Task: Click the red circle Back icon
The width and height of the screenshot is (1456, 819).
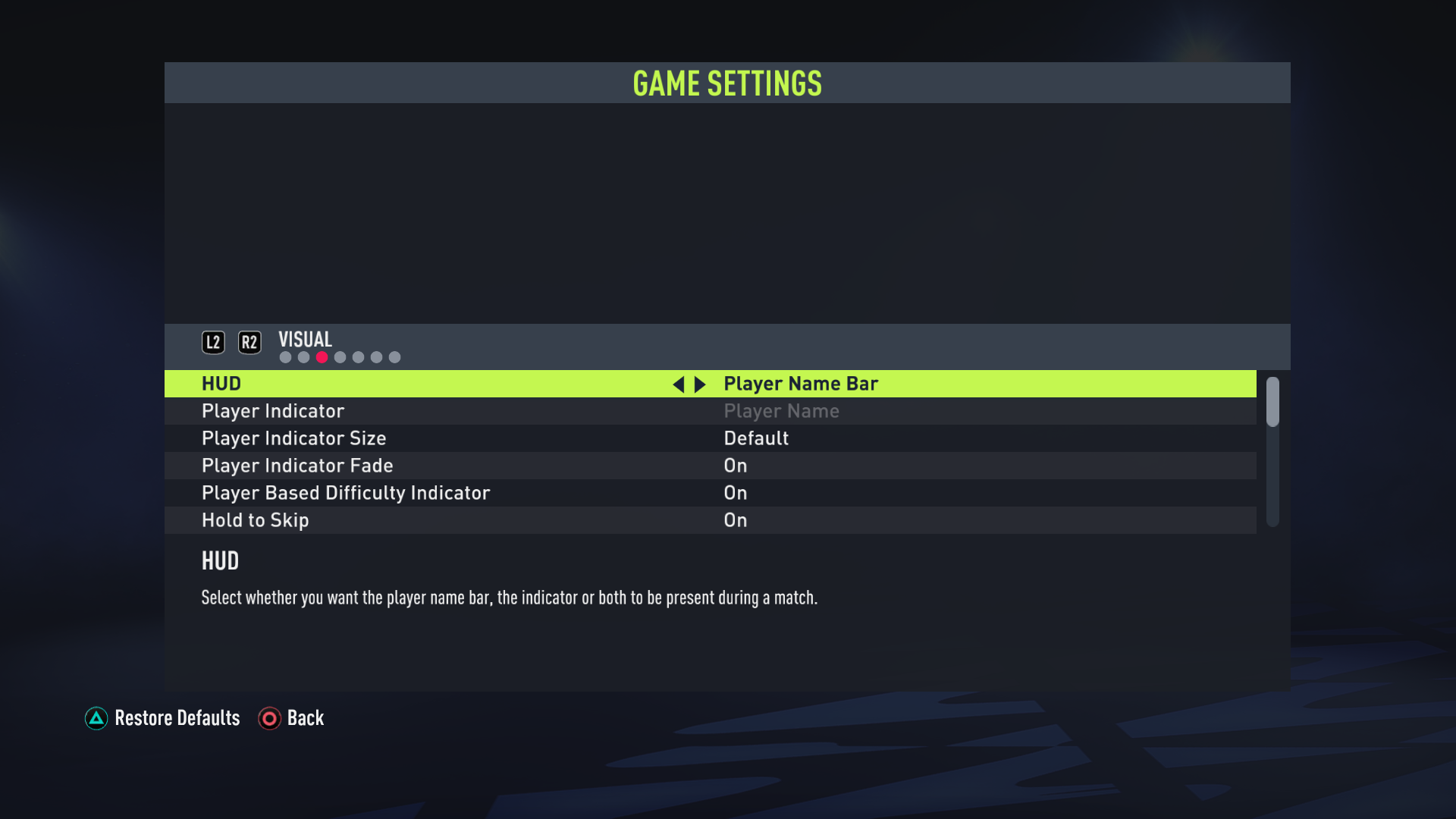Action: click(269, 719)
